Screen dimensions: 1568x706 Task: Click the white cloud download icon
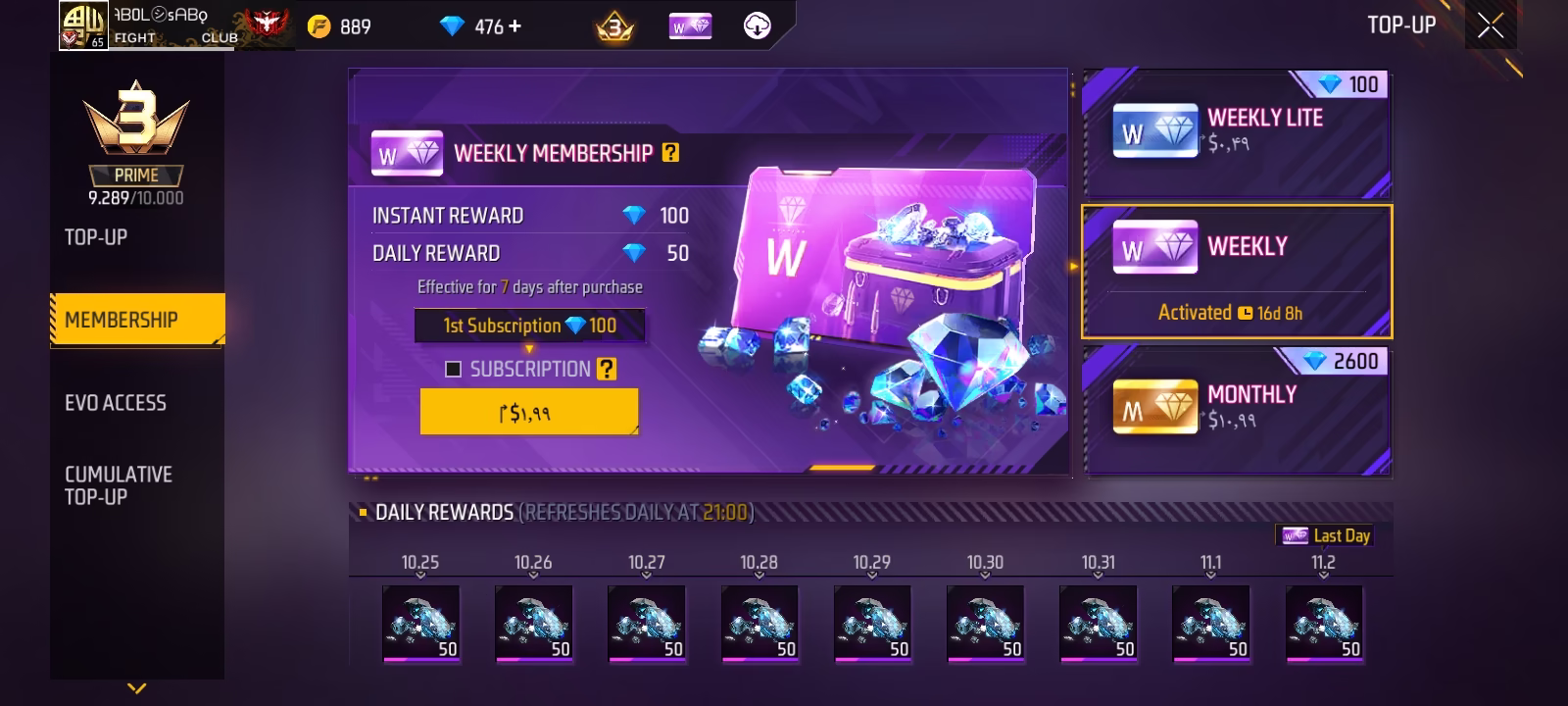(x=757, y=26)
